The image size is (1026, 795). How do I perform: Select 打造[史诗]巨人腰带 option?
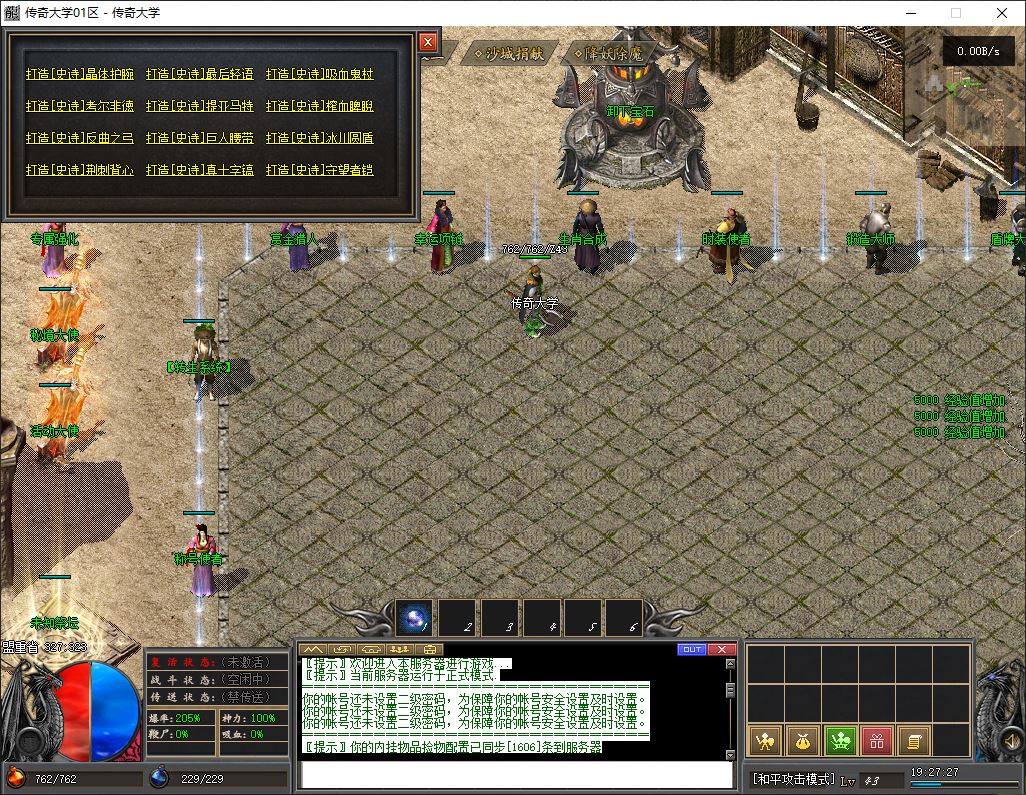200,138
